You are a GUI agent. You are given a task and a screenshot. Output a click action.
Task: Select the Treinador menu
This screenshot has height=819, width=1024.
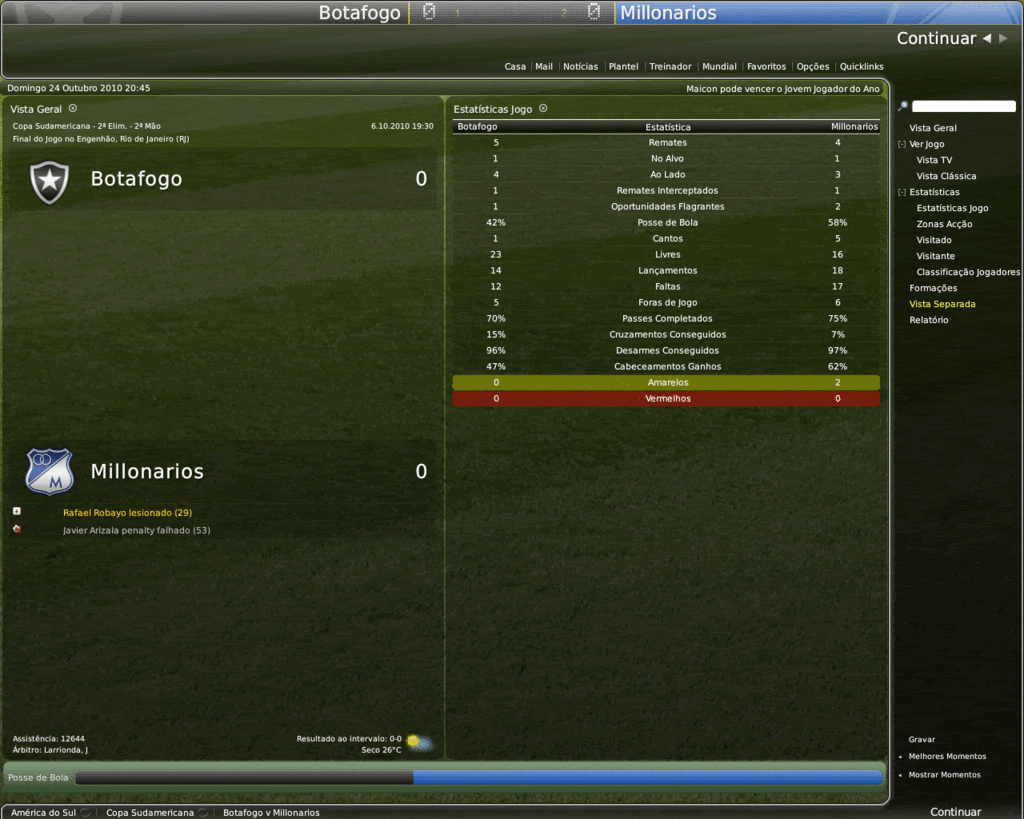tap(670, 67)
